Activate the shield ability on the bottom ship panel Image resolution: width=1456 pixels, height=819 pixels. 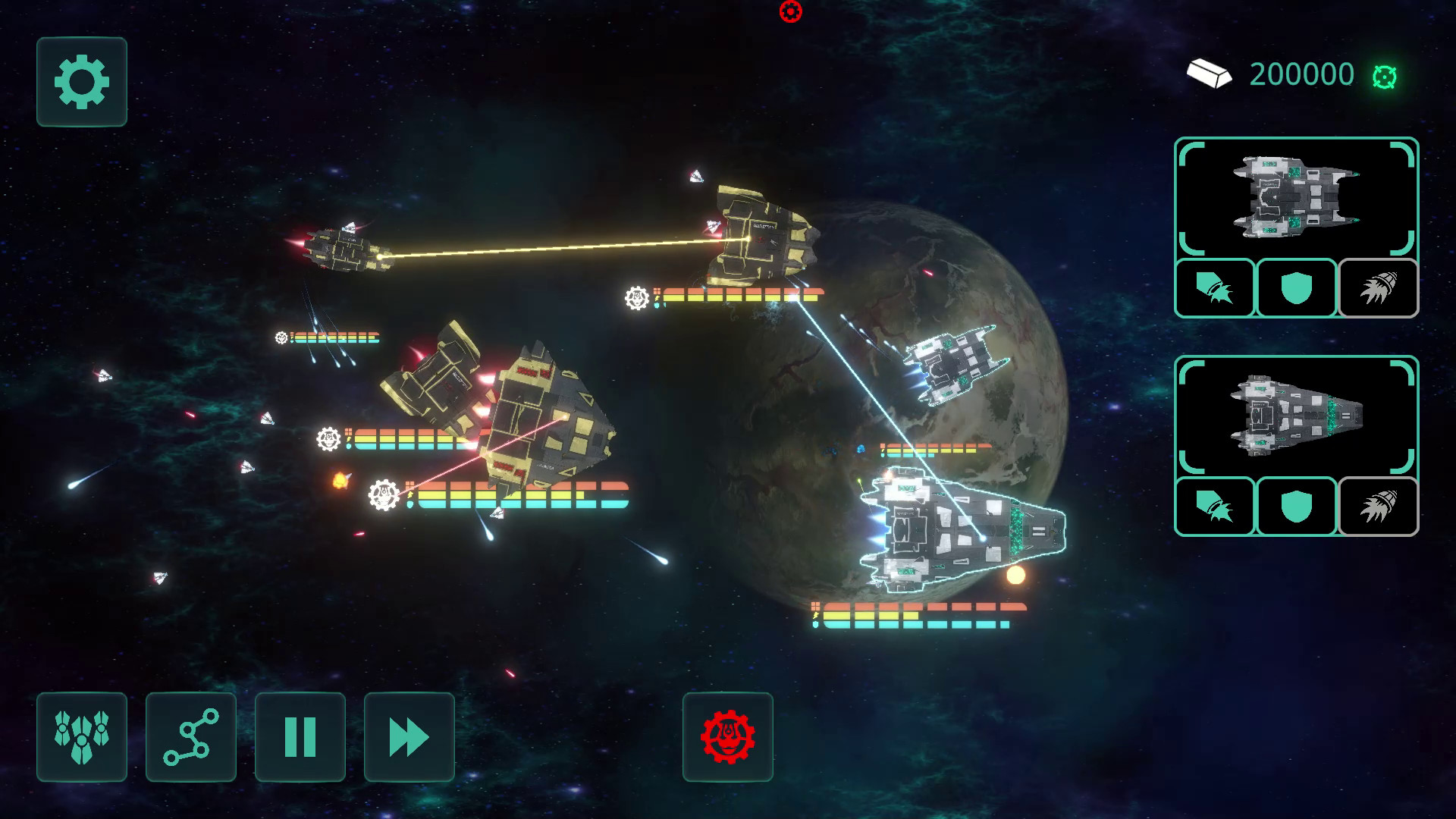point(1295,507)
